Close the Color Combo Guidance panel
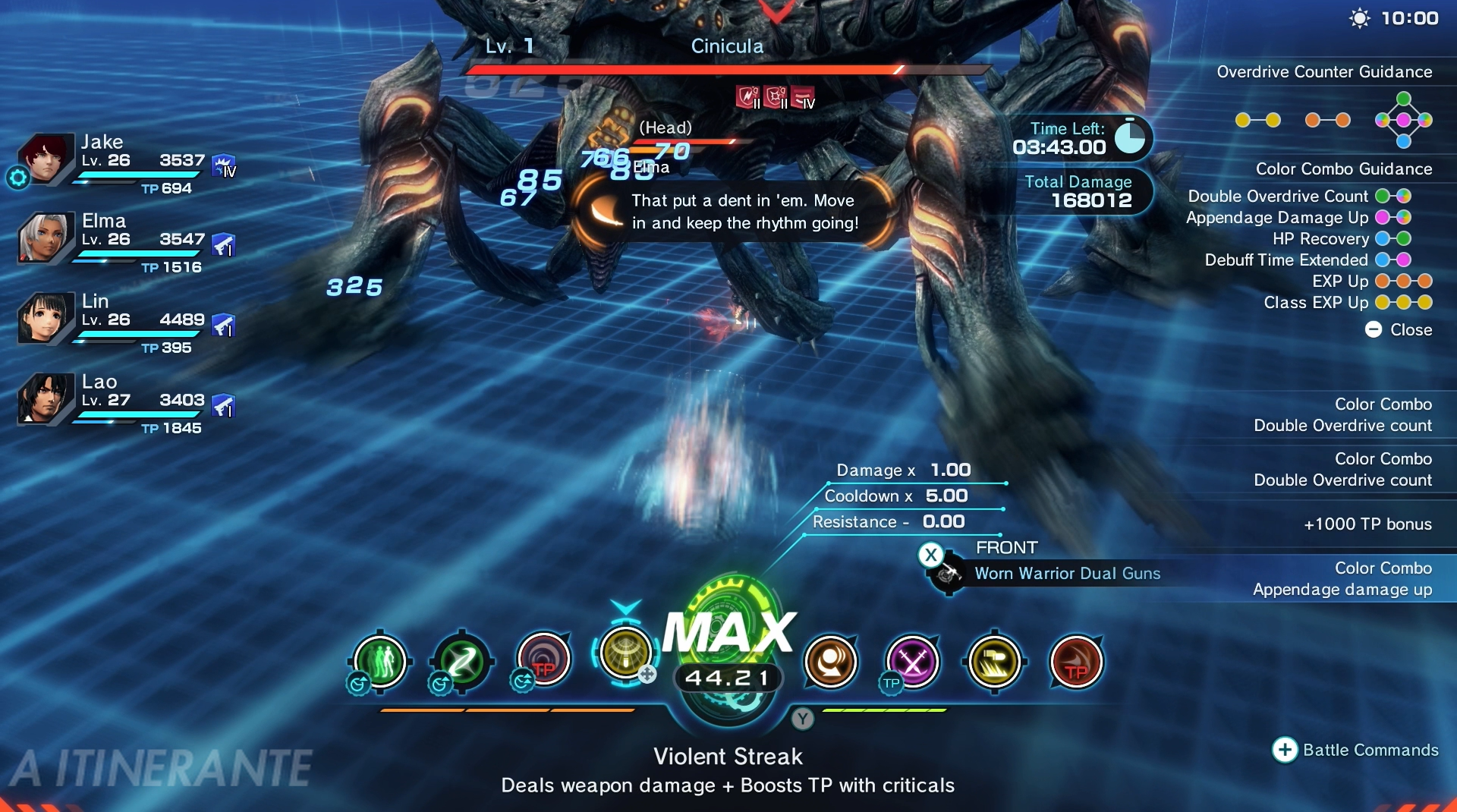The height and width of the screenshot is (812, 1457). pos(1399,329)
